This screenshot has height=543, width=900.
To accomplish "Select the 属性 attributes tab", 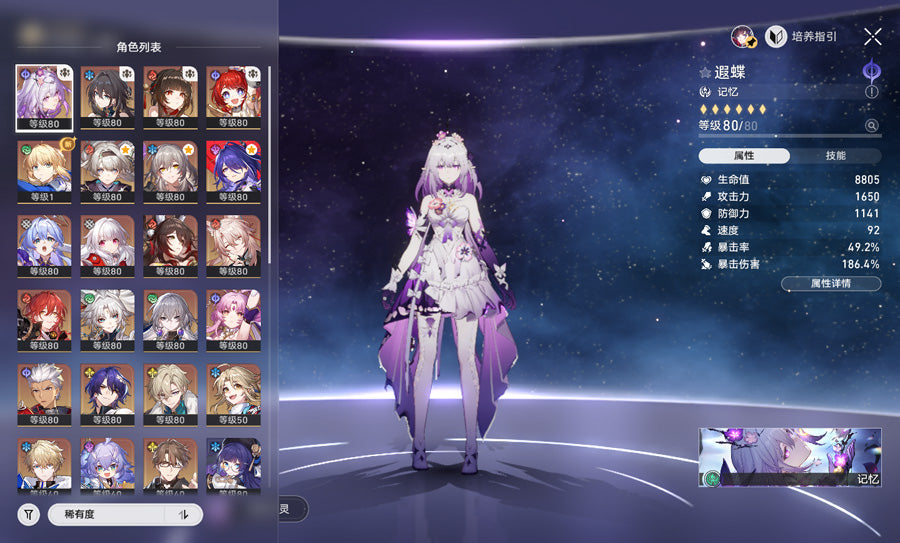I will tap(744, 156).
